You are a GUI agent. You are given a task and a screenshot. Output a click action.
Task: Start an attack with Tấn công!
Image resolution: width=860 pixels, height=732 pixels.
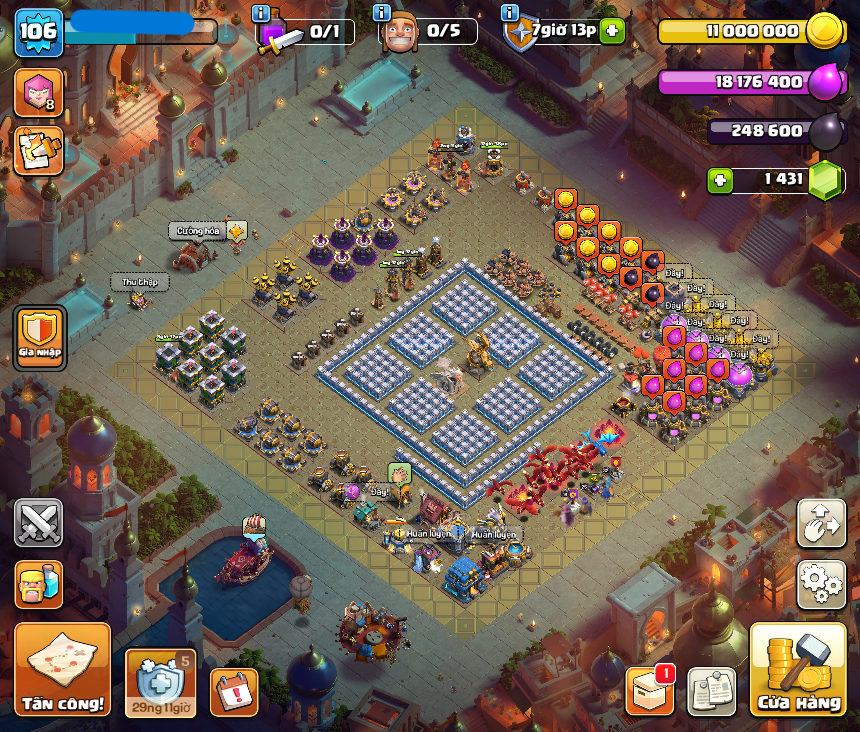(63, 670)
